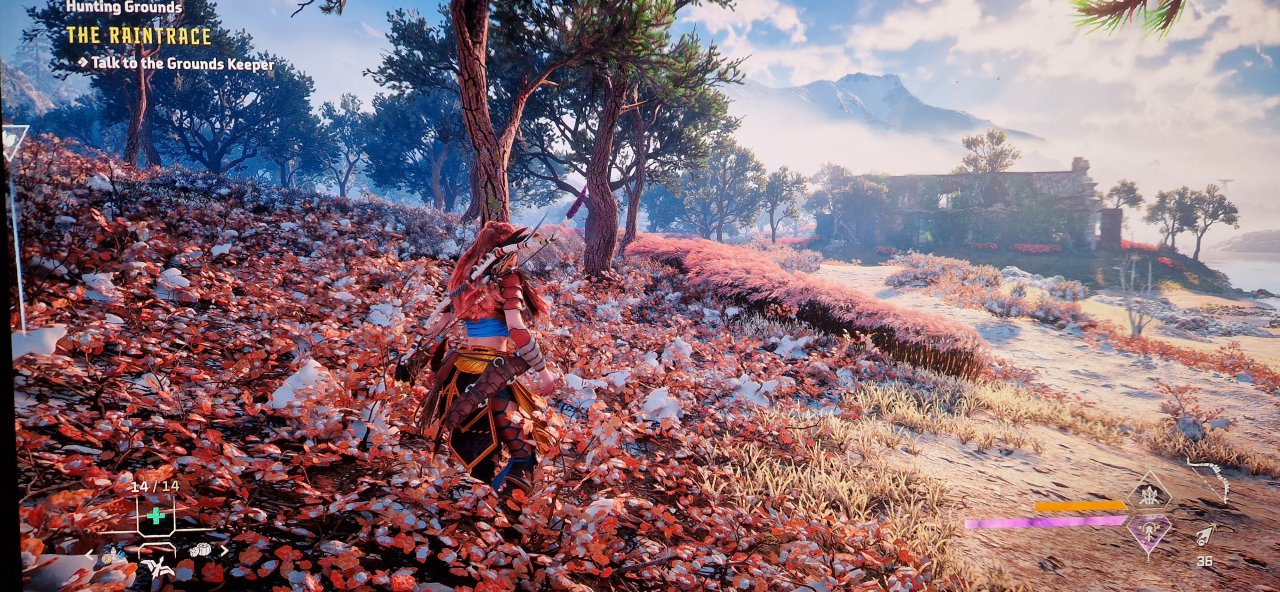
Task: Cycle tools with the left arrow
Action: click(89, 551)
